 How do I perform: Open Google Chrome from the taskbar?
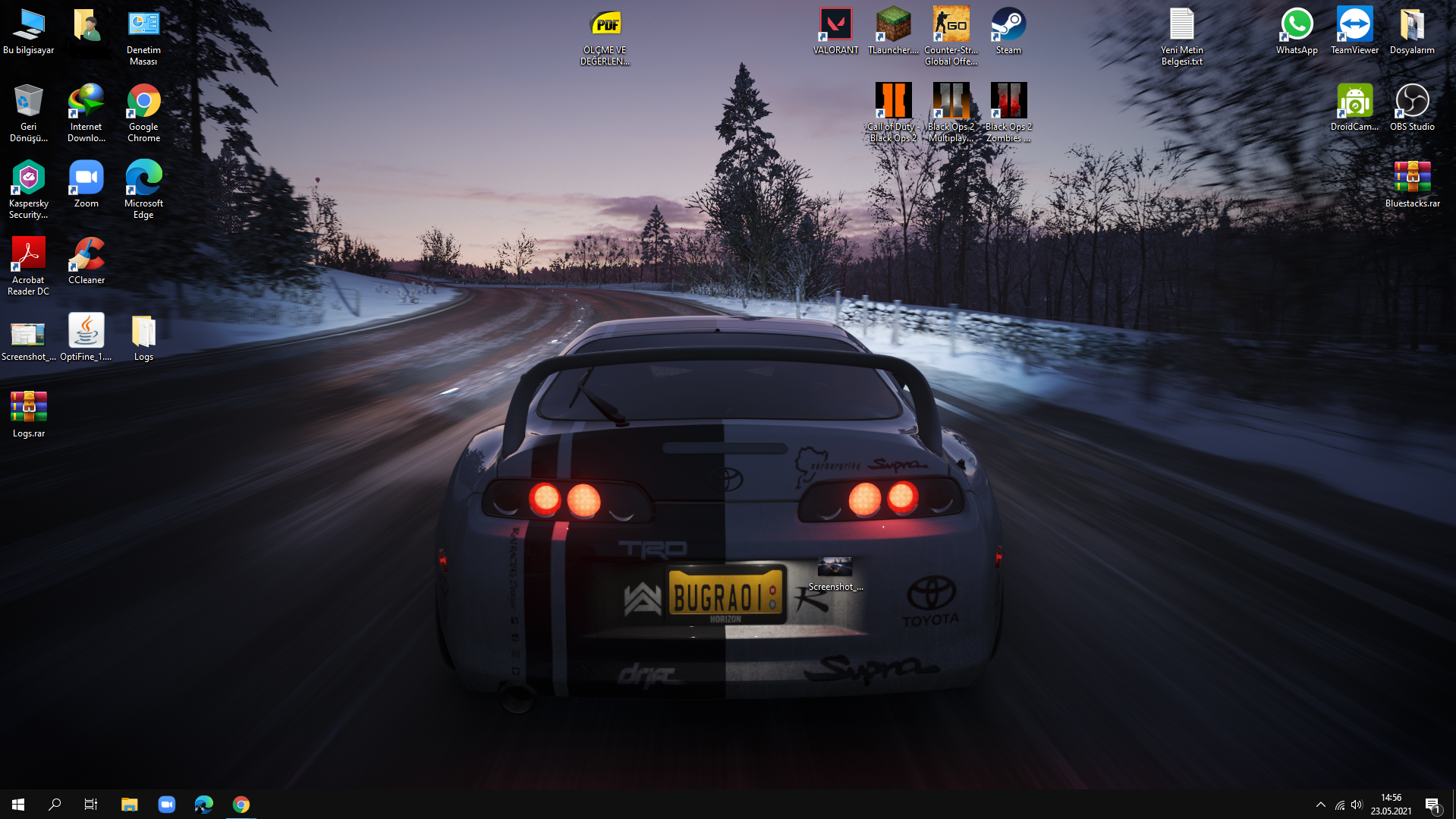tap(241, 804)
